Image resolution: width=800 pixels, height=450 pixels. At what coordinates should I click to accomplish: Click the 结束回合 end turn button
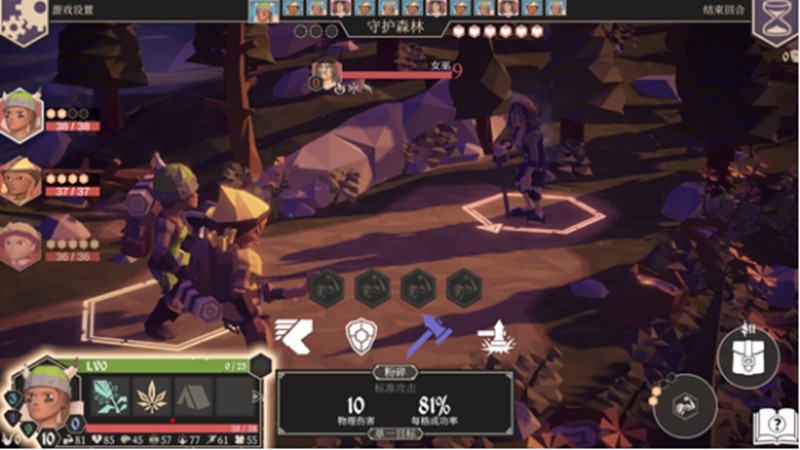[724, 9]
